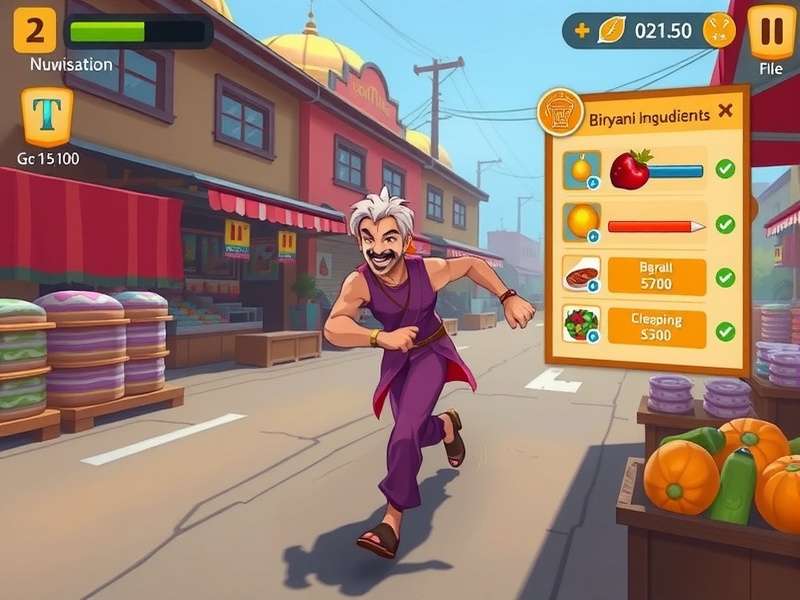Image resolution: width=800 pixels, height=600 pixels.
Task: Add more currency with the plus icon
Action: [581, 31]
